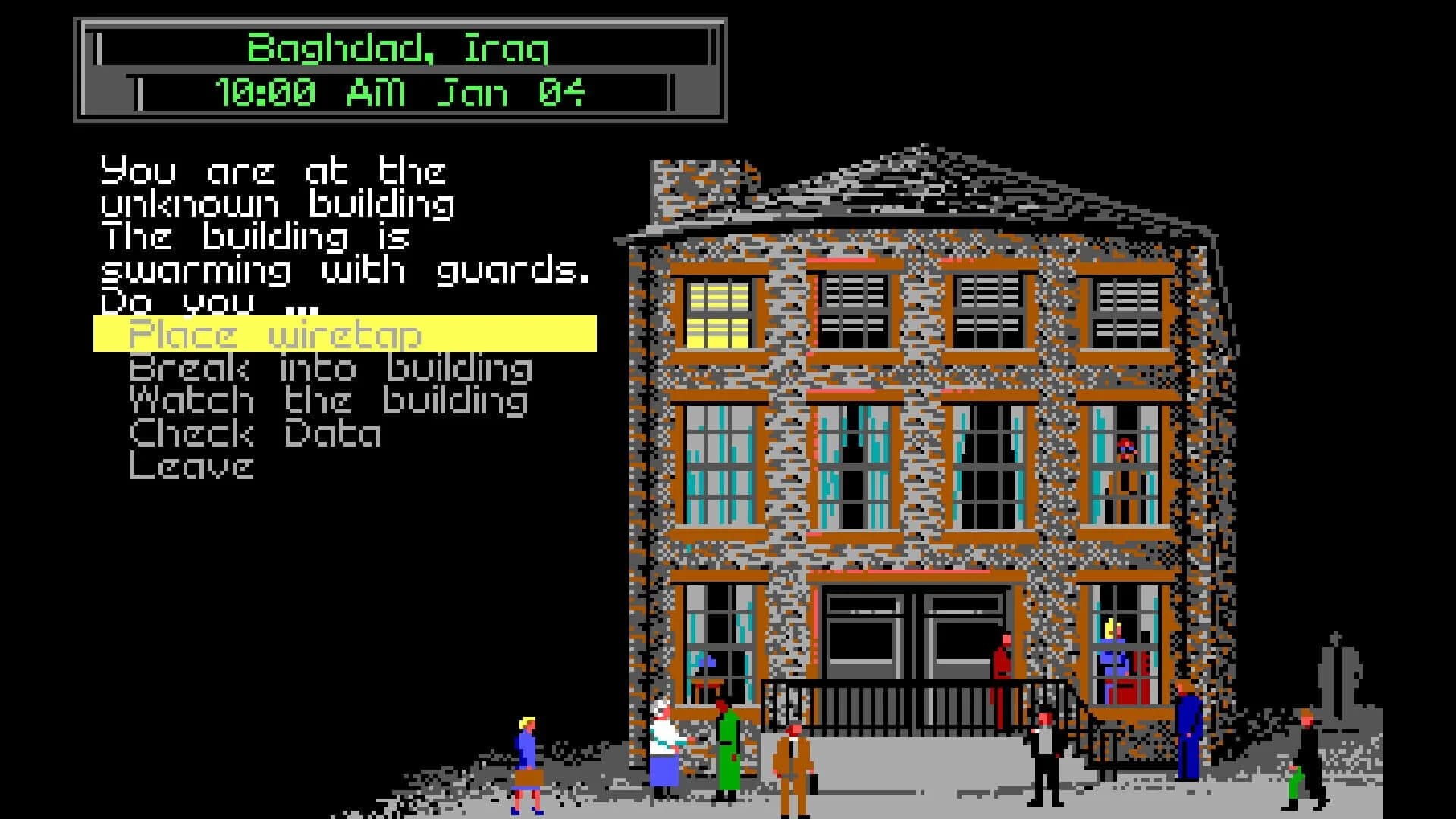The width and height of the screenshot is (1456, 819).
Task: Click the Baghdad, Iraq location banner
Action: [400, 47]
